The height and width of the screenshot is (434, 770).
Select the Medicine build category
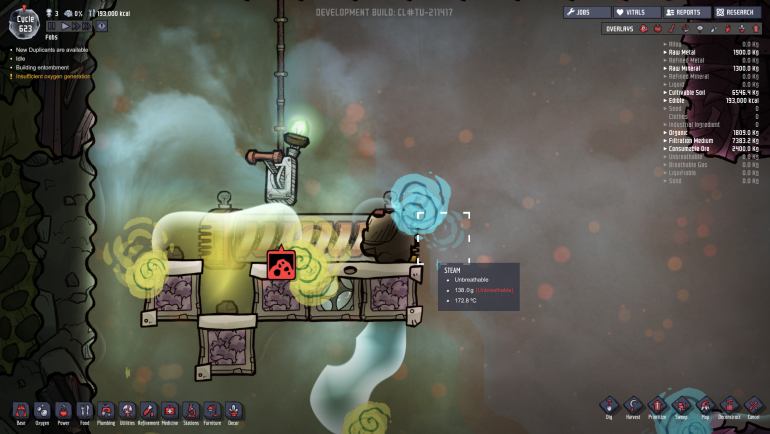pyautogui.click(x=170, y=410)
